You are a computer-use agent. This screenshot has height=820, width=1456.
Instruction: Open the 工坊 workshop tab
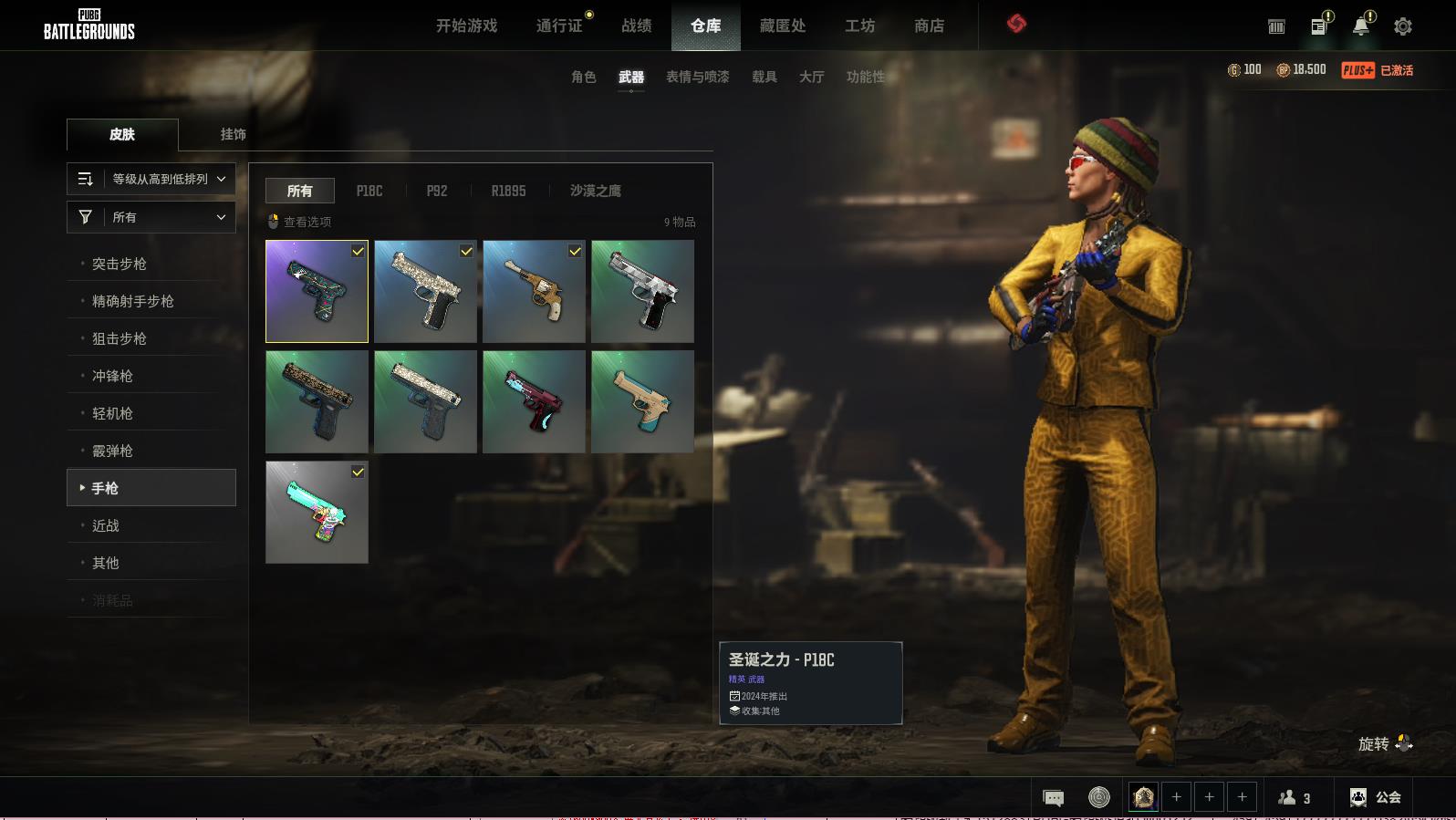point(859,26)
